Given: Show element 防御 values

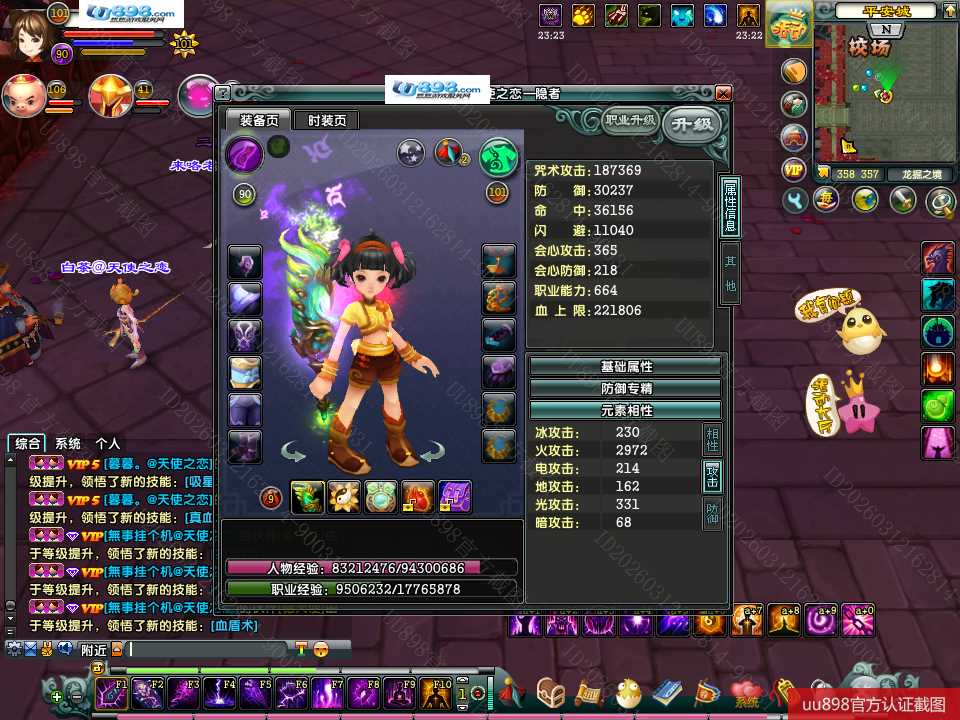Looking at the screenshot, I should coord(712,514).
